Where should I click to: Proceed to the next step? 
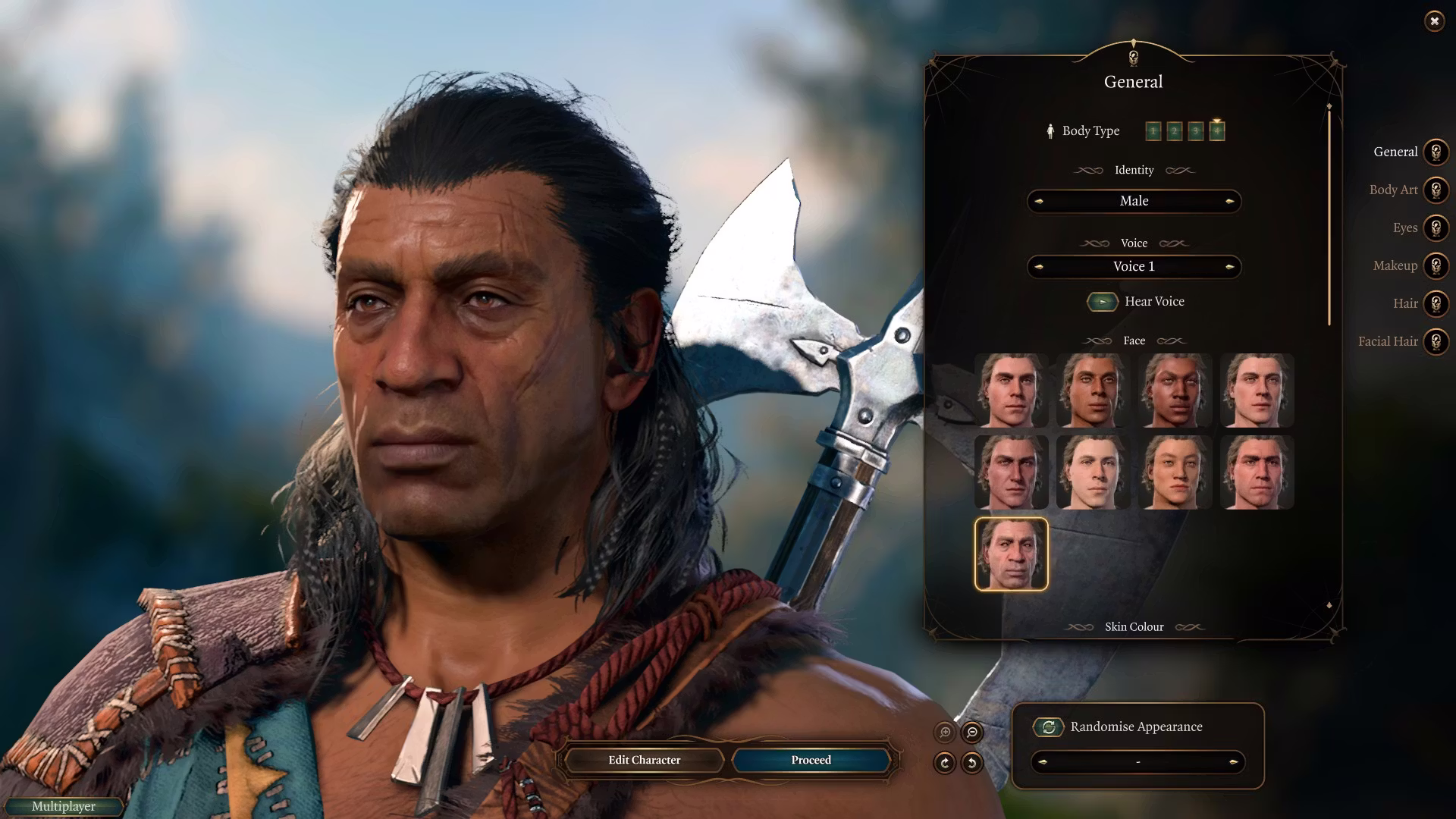coord(811,760)
